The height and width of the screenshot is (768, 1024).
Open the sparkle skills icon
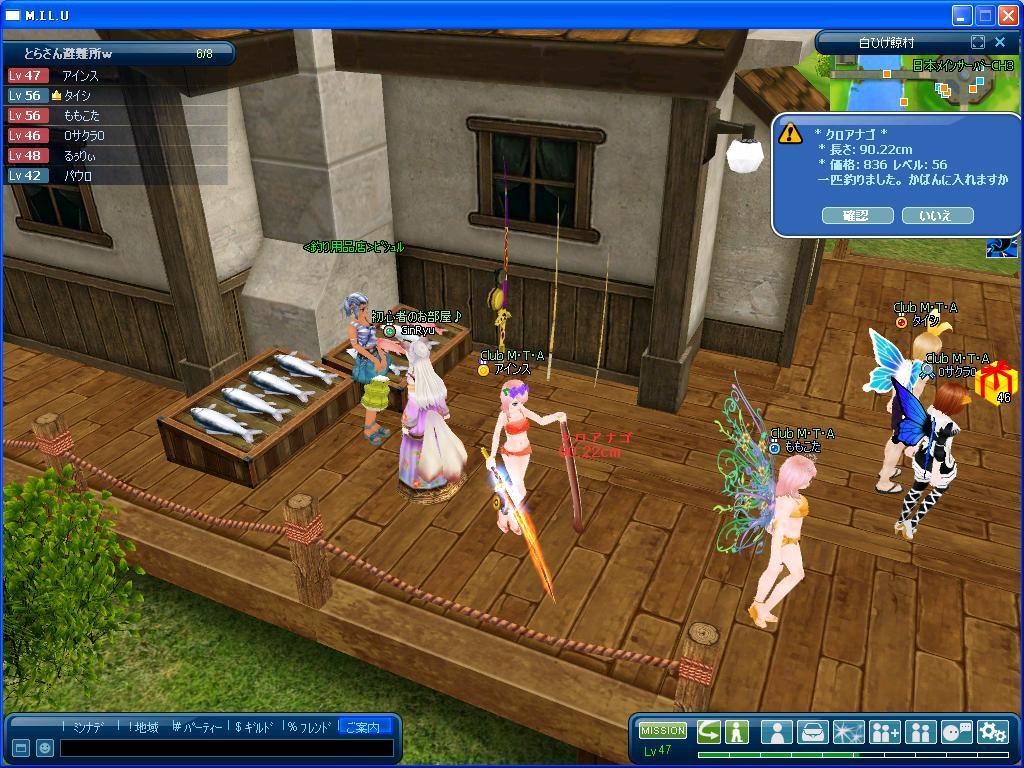(x=848, y=731)
